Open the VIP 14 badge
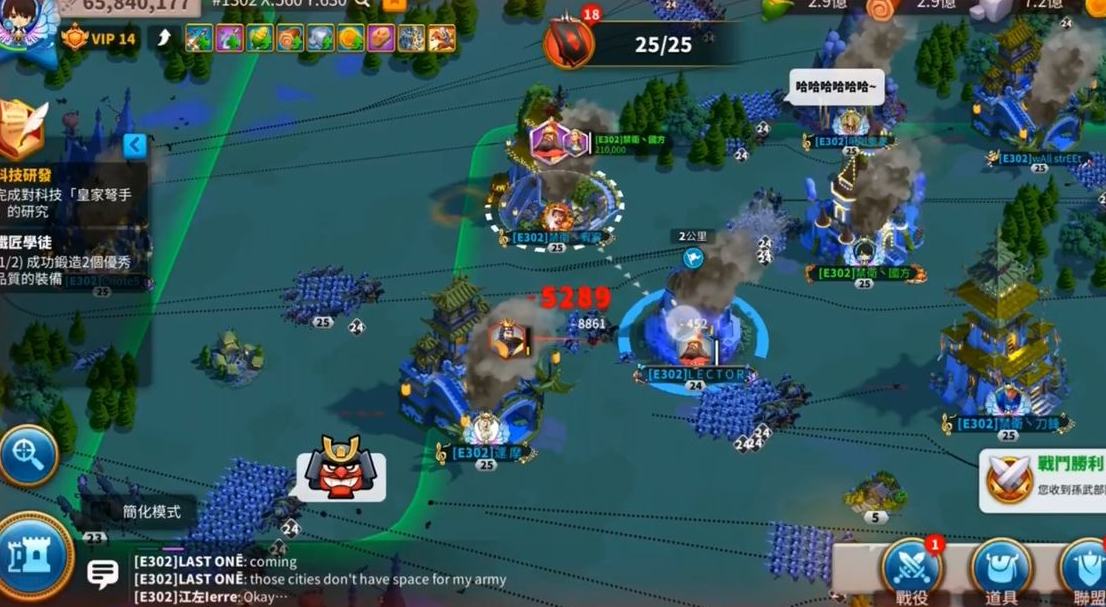This screenshot has width=1106, height=607. click(98, 39)
